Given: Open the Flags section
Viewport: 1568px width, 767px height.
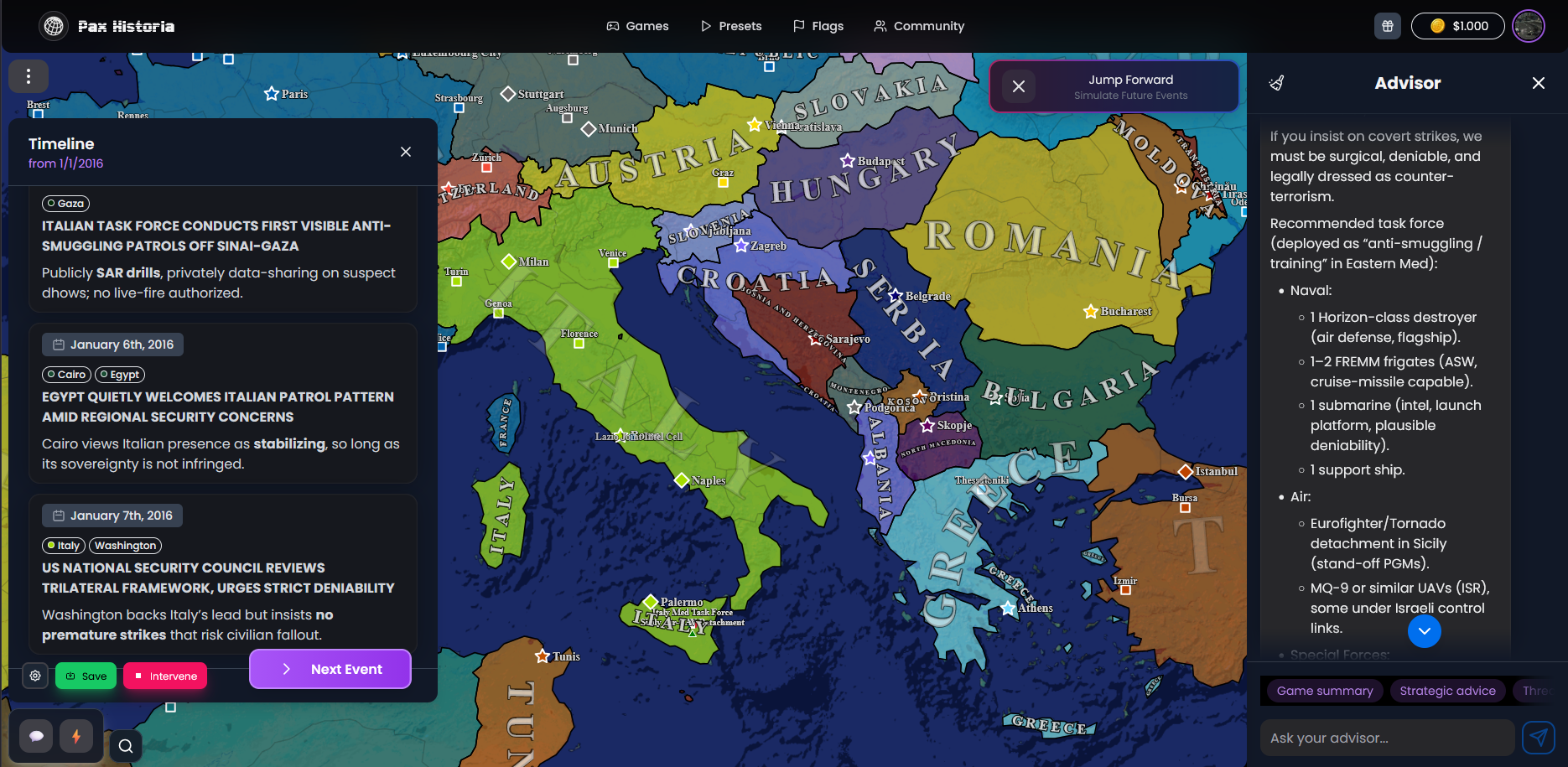Looking at the screenshot, I should pos(818,26).
